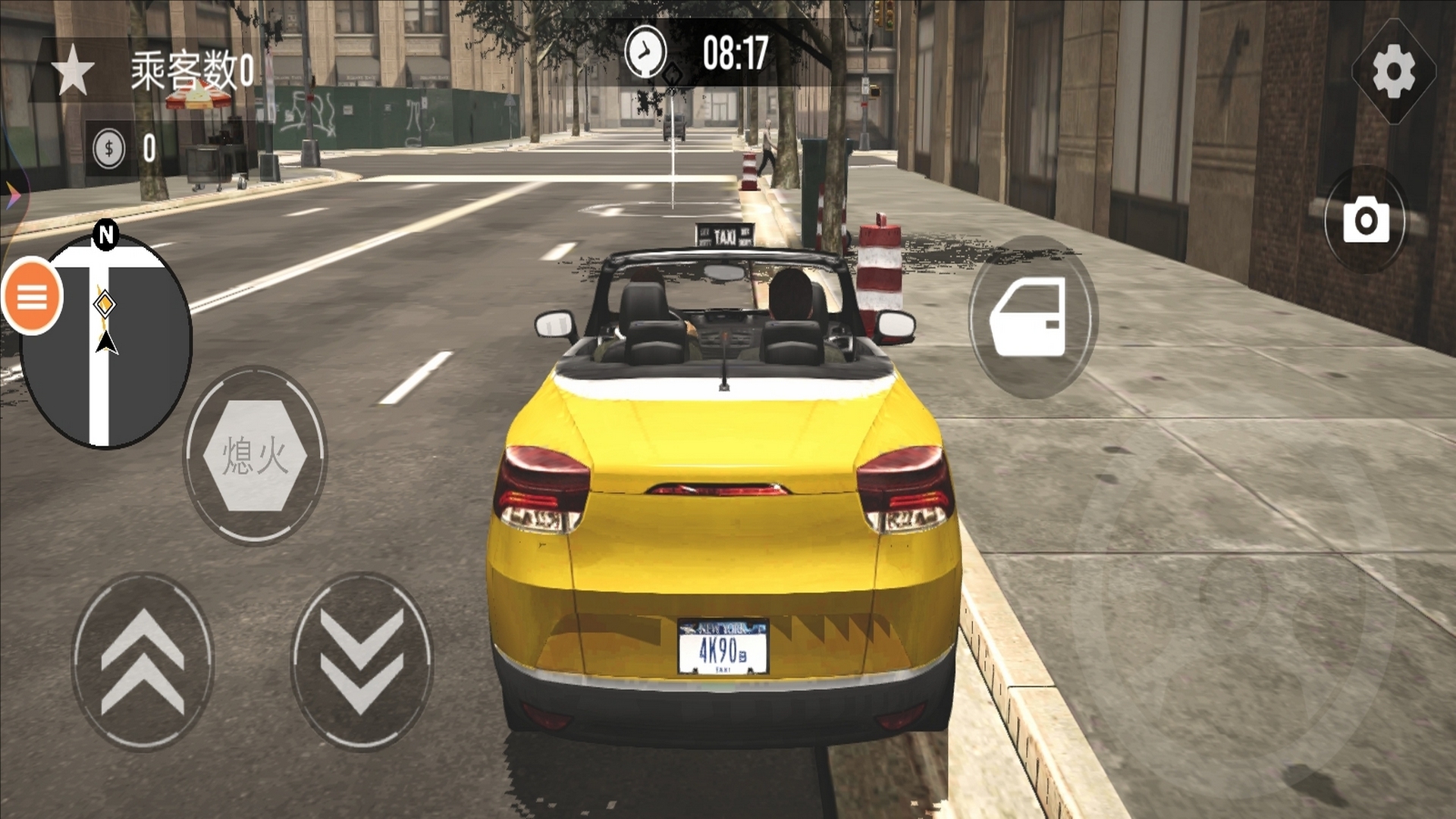The image size is (1456, 819).
Task: Turn off engine with 熄火 button
Action: (x=255, y=455)
